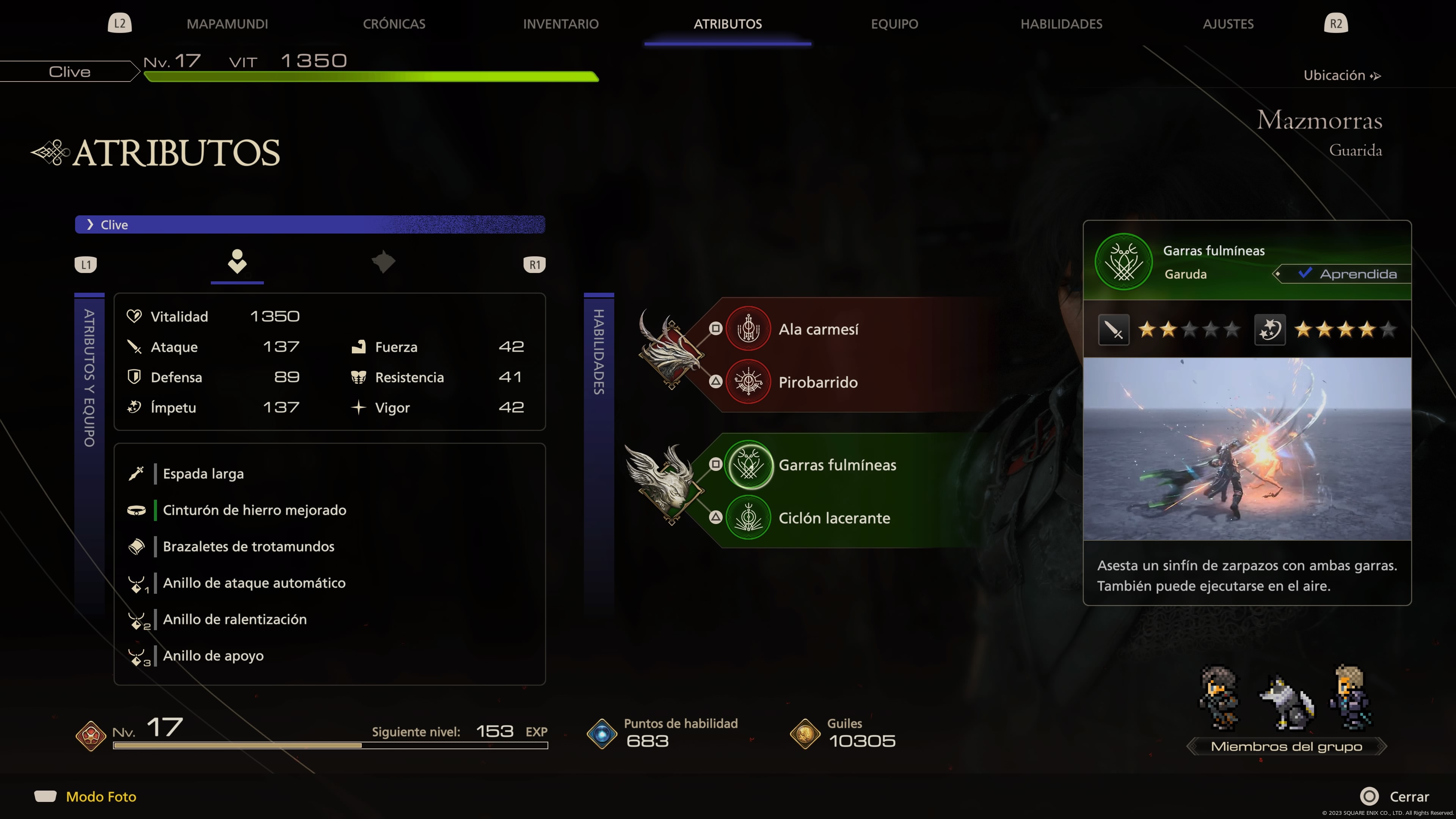The height and width of the screenshot is (819, 1456).
Task: Pick the Ciclón lacerante ability
Action: 834,518
